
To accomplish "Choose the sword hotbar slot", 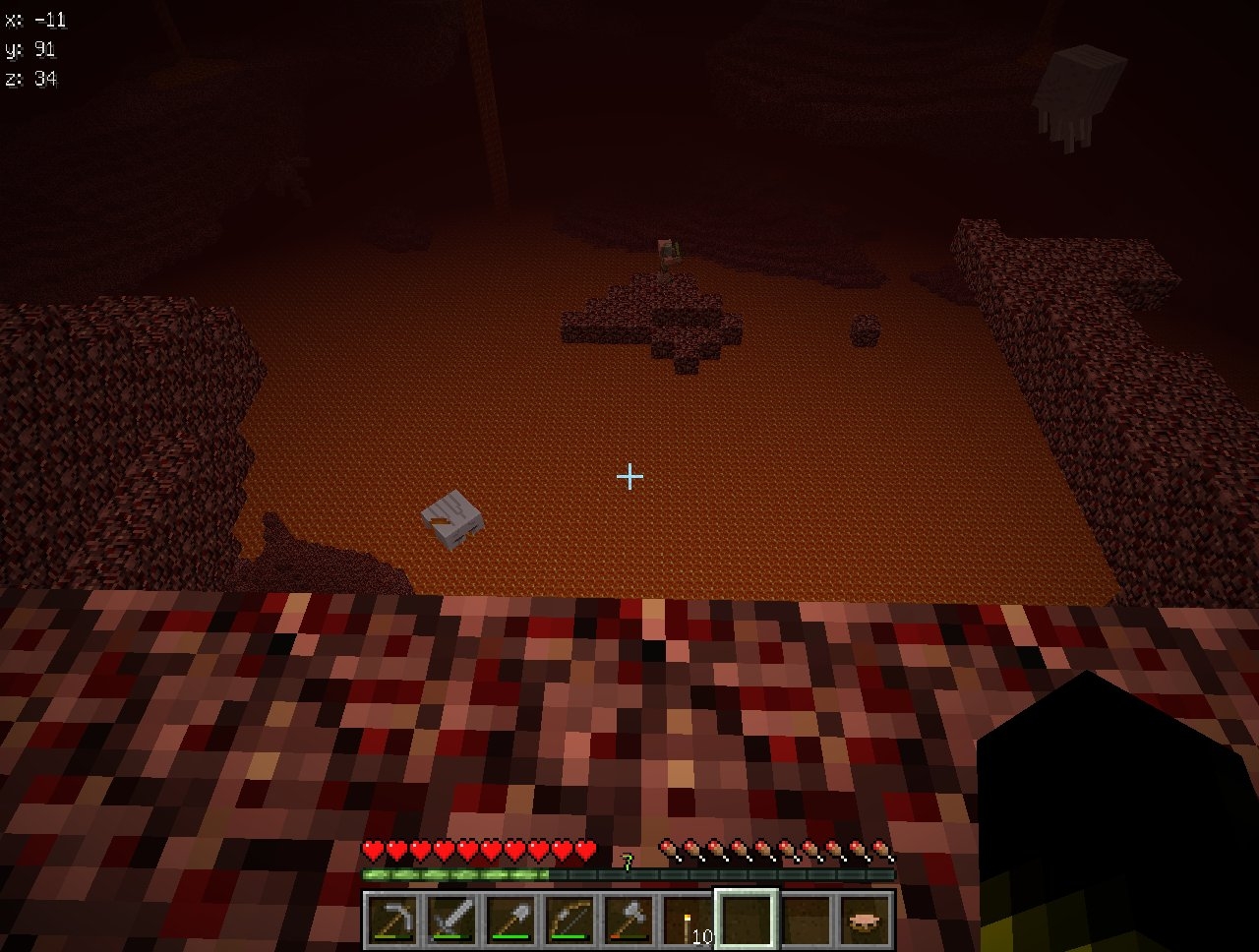I will point(451,921).
